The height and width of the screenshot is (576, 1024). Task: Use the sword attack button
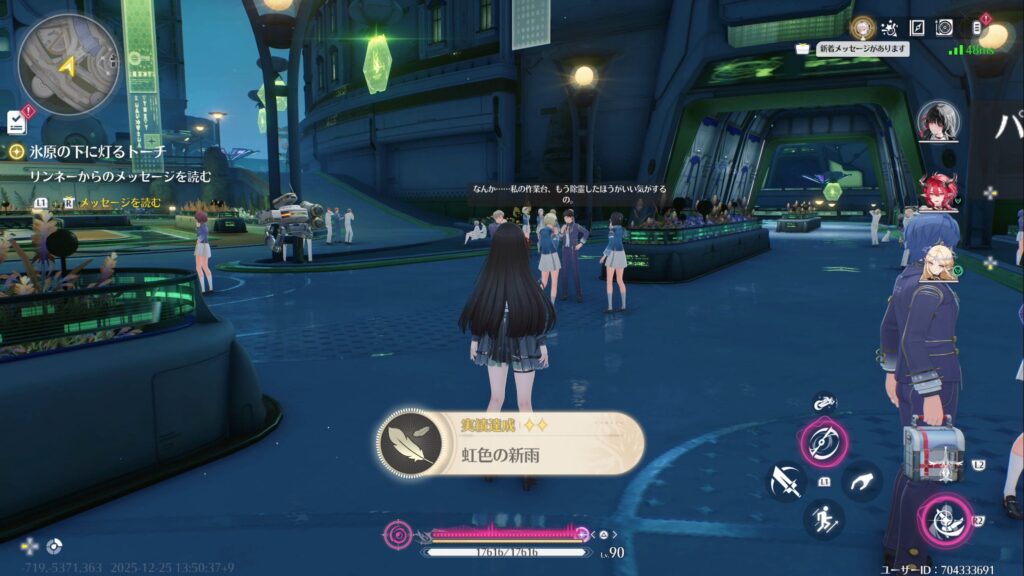click(785, 481)
